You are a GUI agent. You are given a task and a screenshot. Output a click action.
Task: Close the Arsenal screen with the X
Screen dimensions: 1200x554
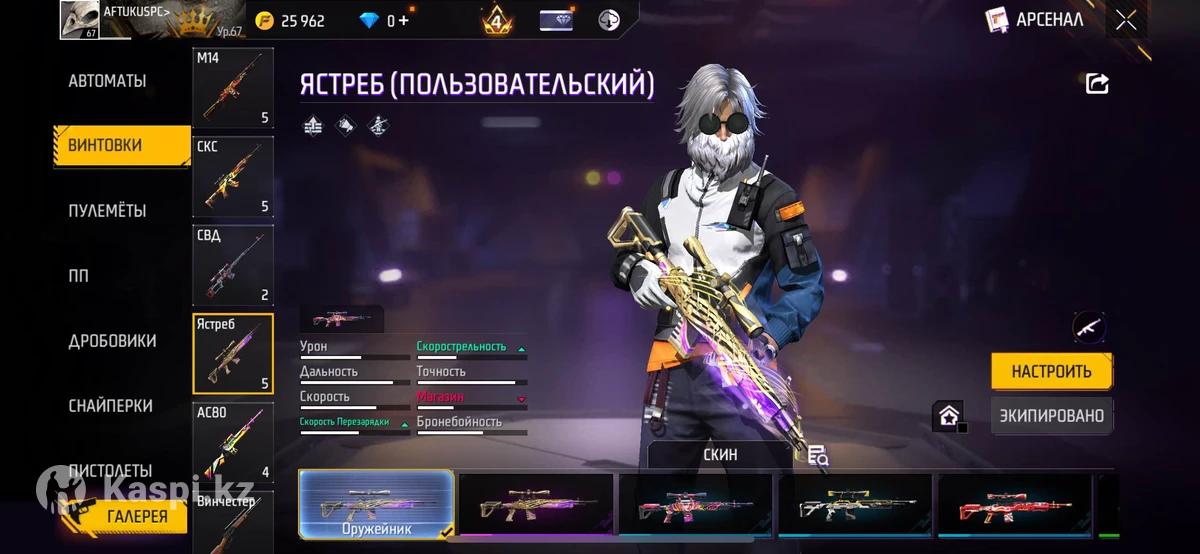(x=1126, y=20)
